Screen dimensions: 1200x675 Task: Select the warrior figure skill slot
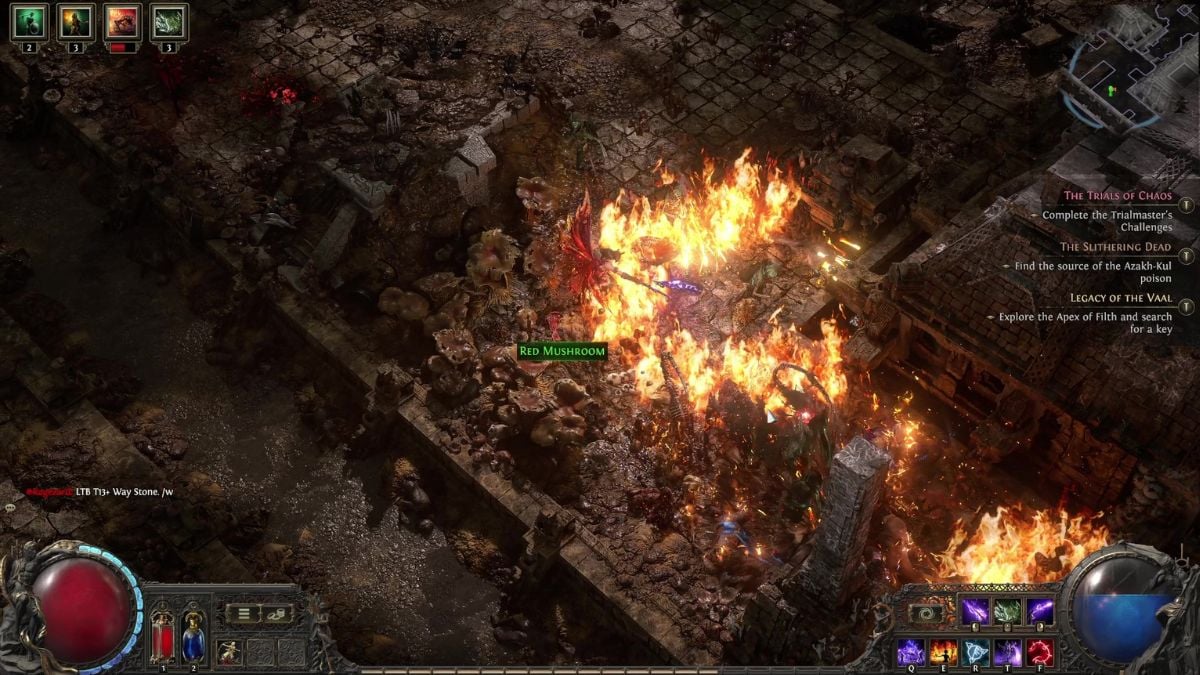tap(228, 652)
